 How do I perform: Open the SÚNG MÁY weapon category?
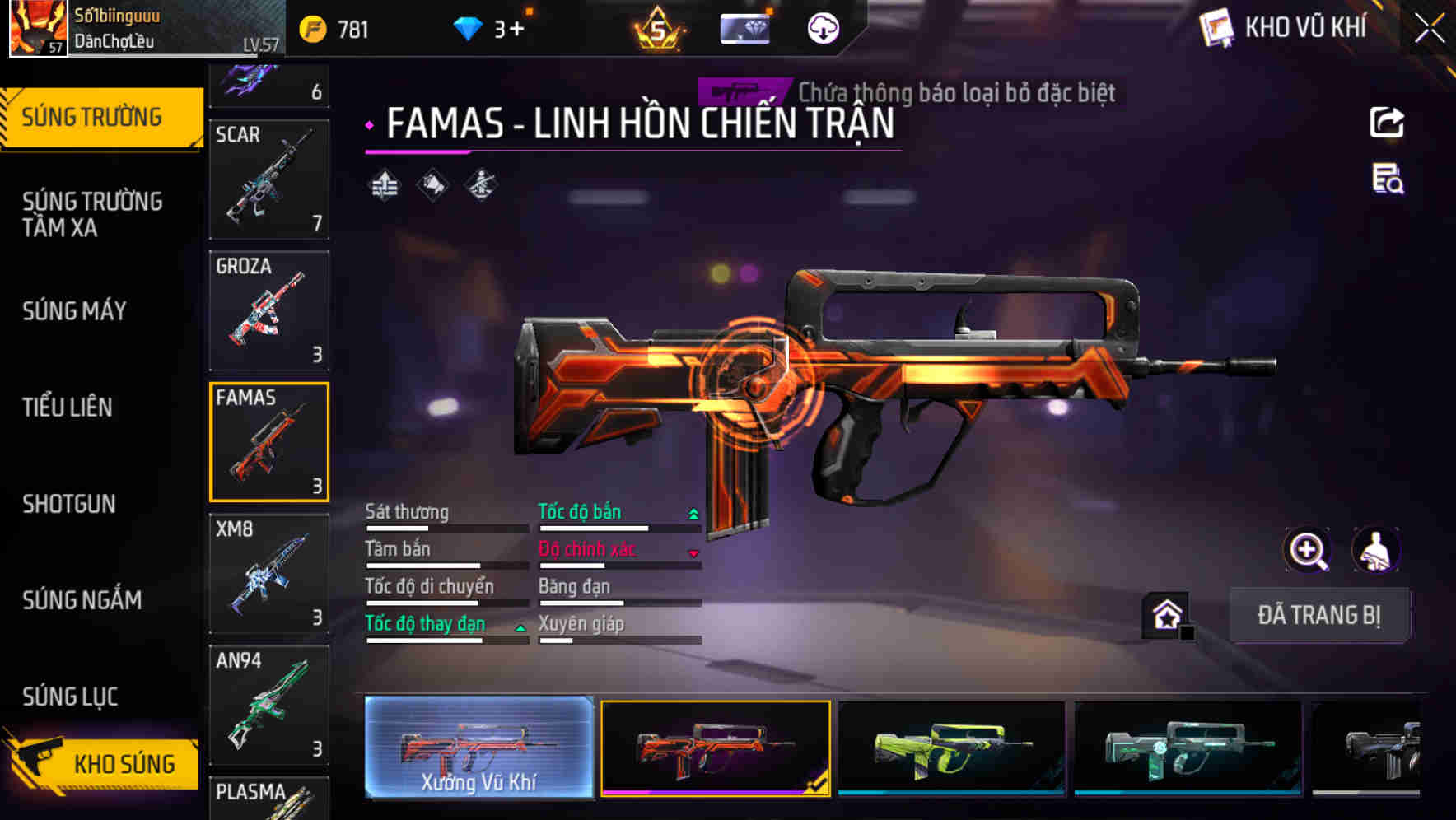pyautogui.click(x=75, y=311)
